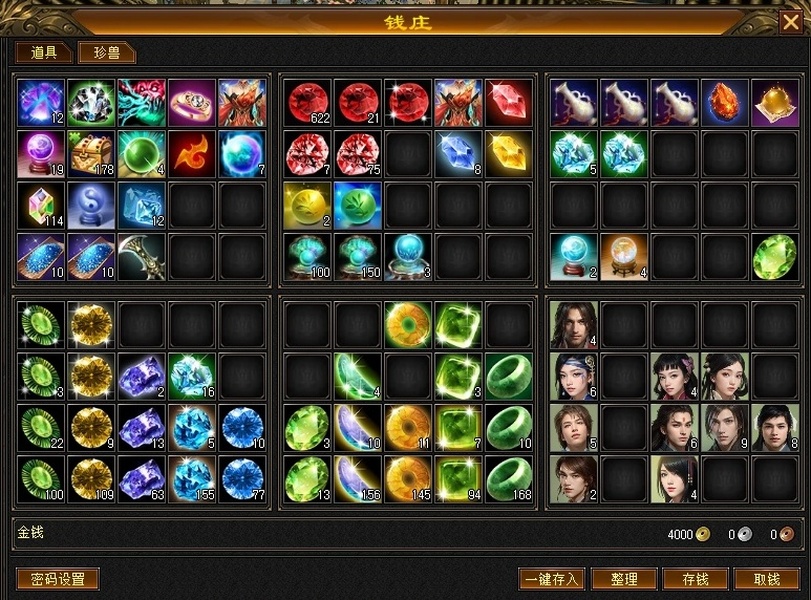Click the 一键存入 deposit-all button
The image size is (811, 600).
pos(551,579)
